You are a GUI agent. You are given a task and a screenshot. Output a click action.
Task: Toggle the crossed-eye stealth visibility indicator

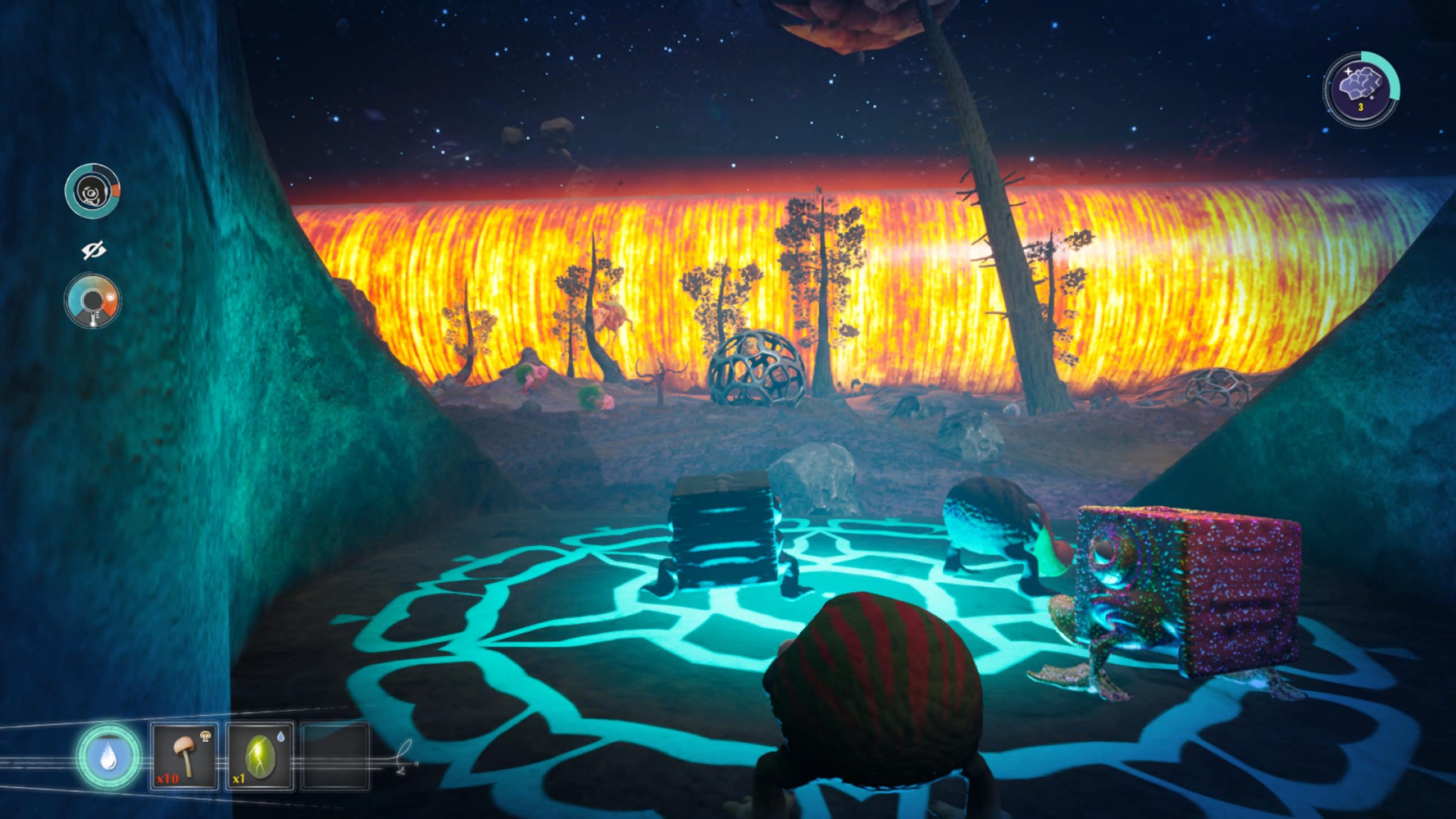pyautogui.click(x=94, y=249)
